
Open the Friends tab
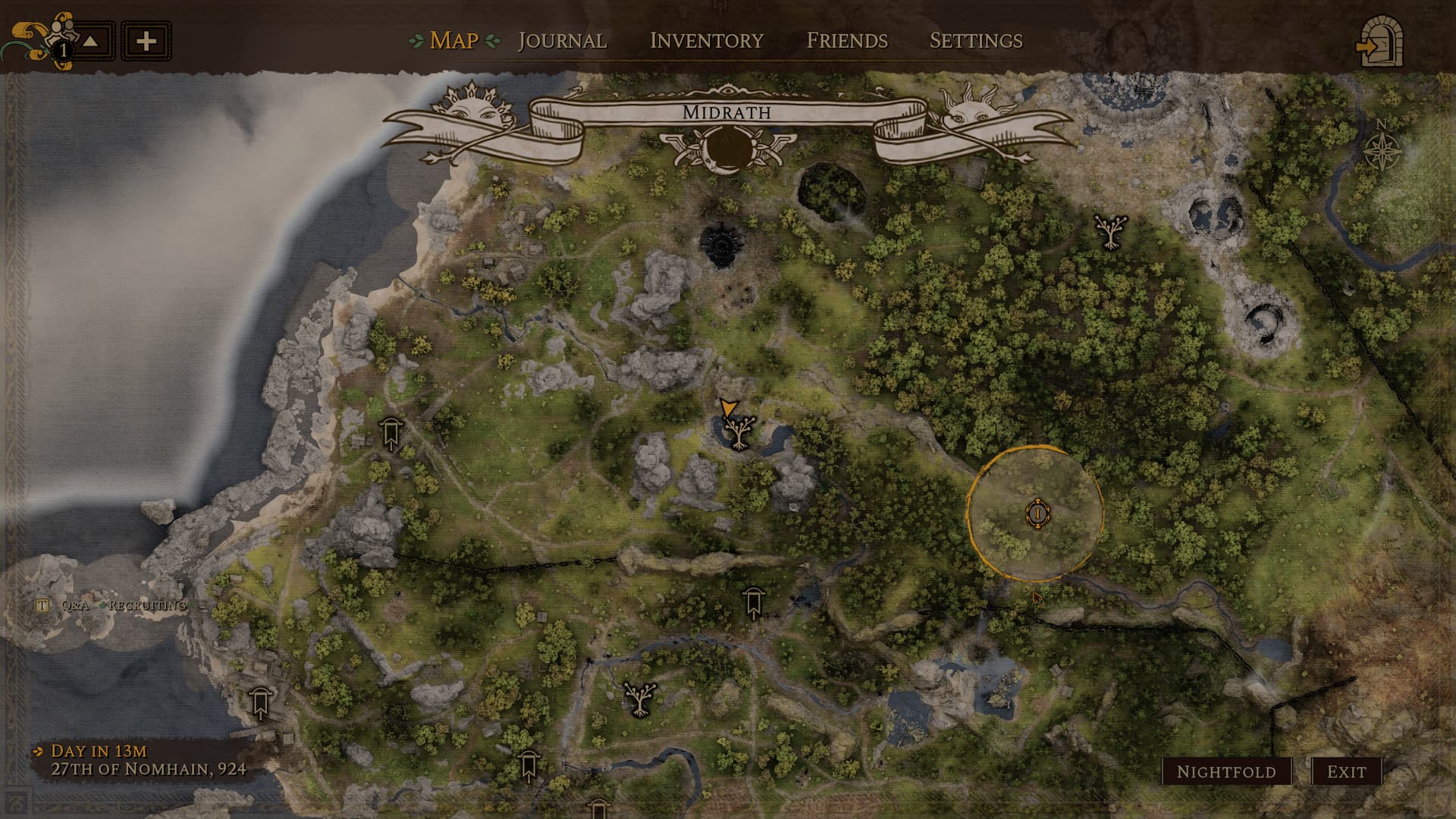click(x=846, y=40)
